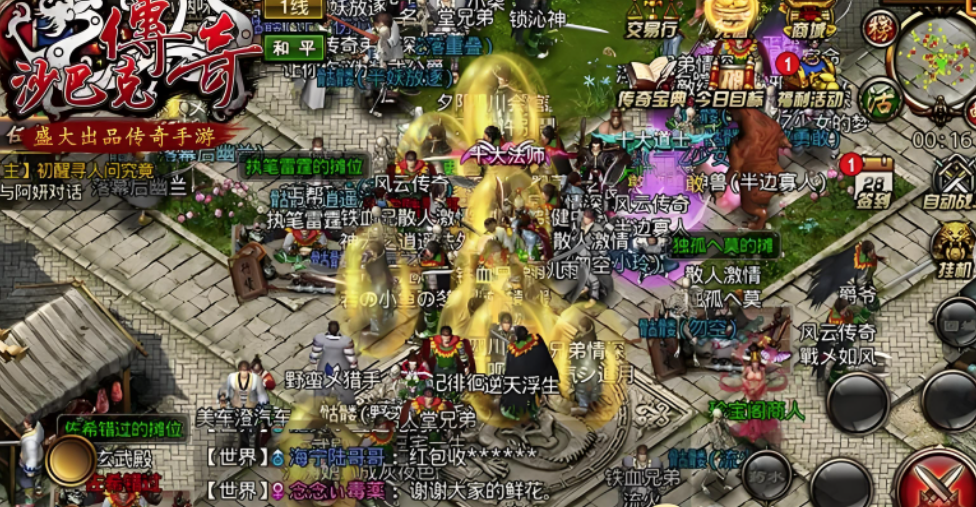This screenshot has width=976, height=507.
Task: Click the round green 活 activity button
Action: coord(877,98)
